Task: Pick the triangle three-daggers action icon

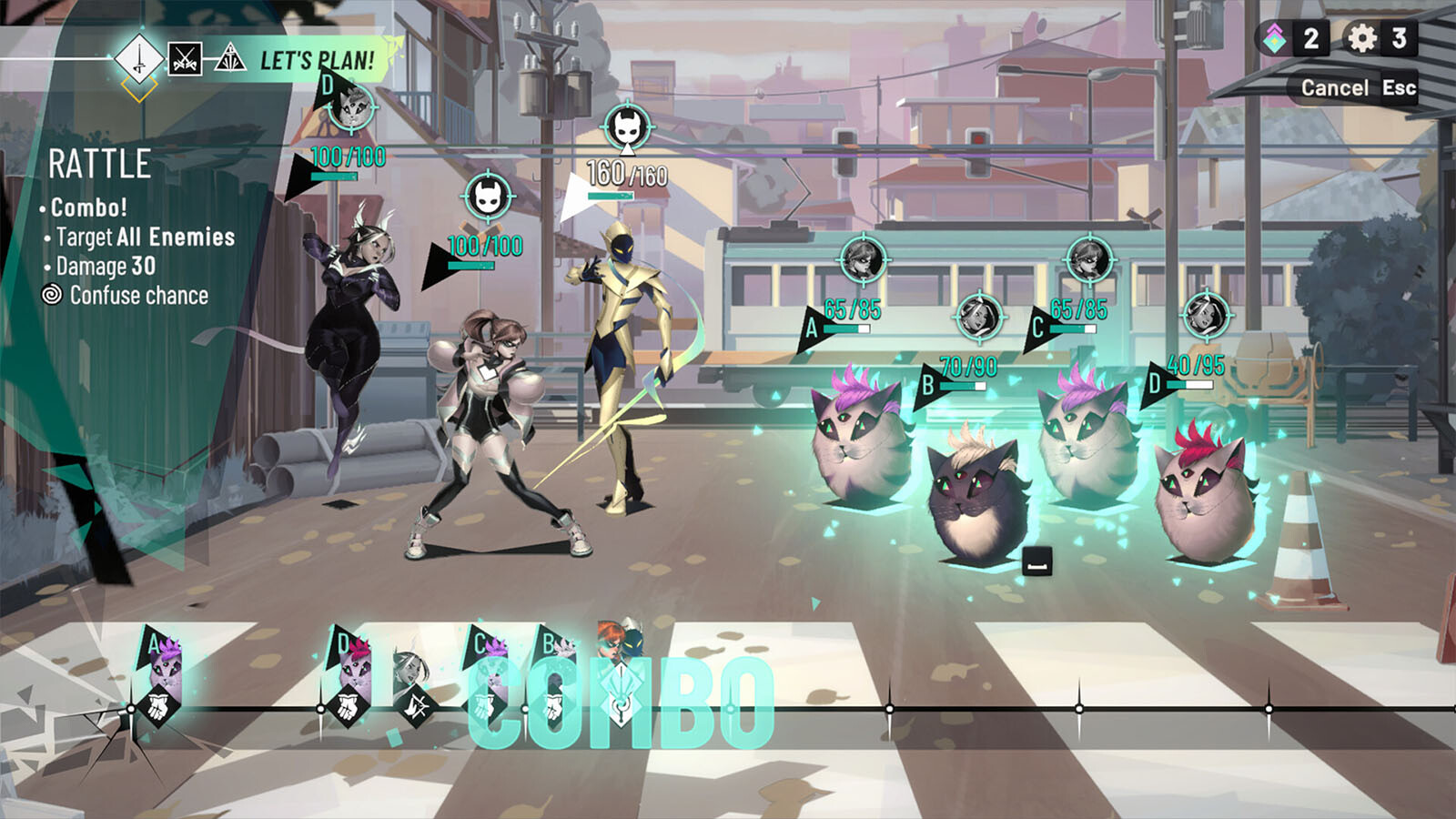Action: 229,60
